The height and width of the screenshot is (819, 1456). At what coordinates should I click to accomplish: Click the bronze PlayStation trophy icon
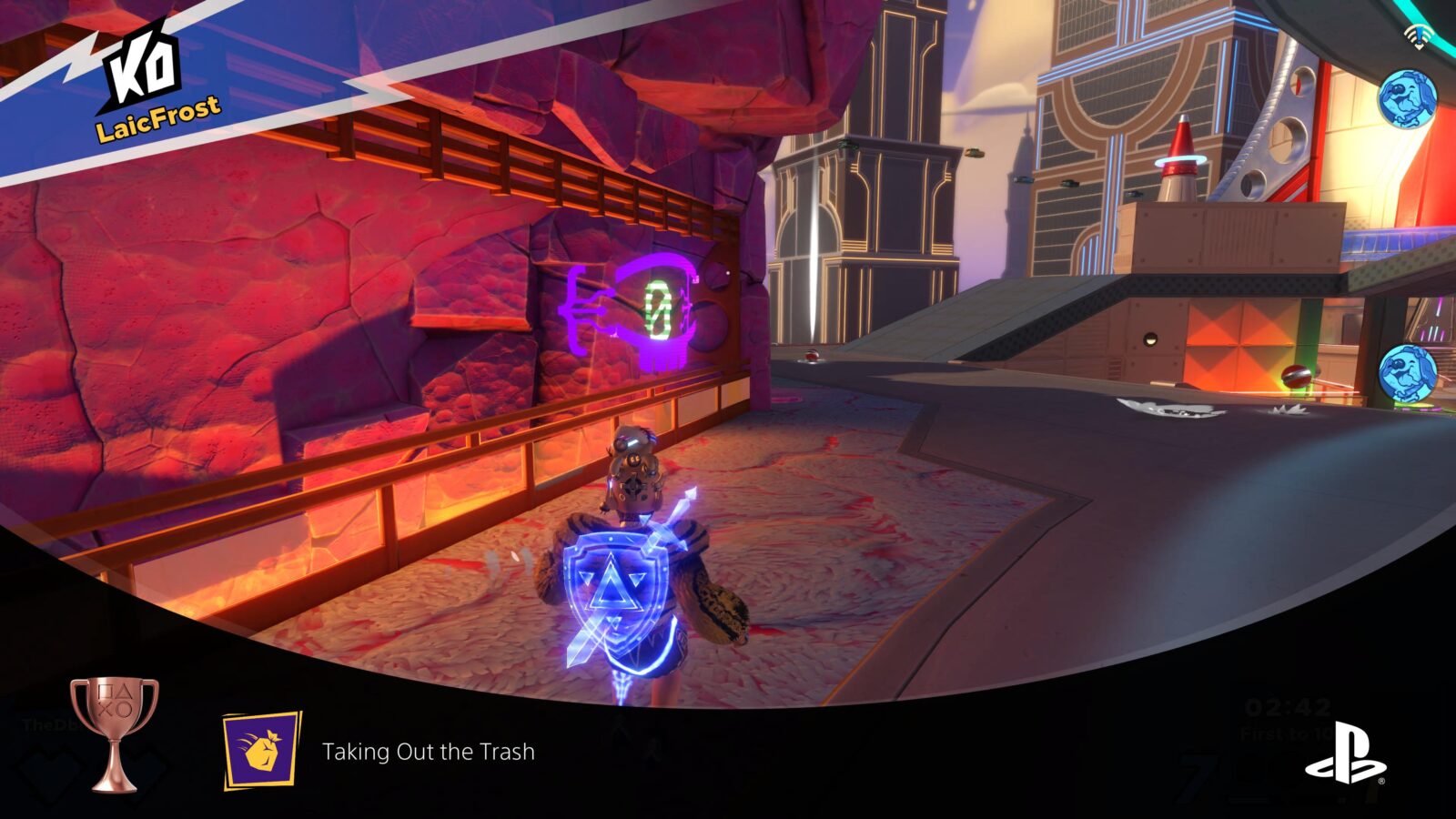coord(114,733)
